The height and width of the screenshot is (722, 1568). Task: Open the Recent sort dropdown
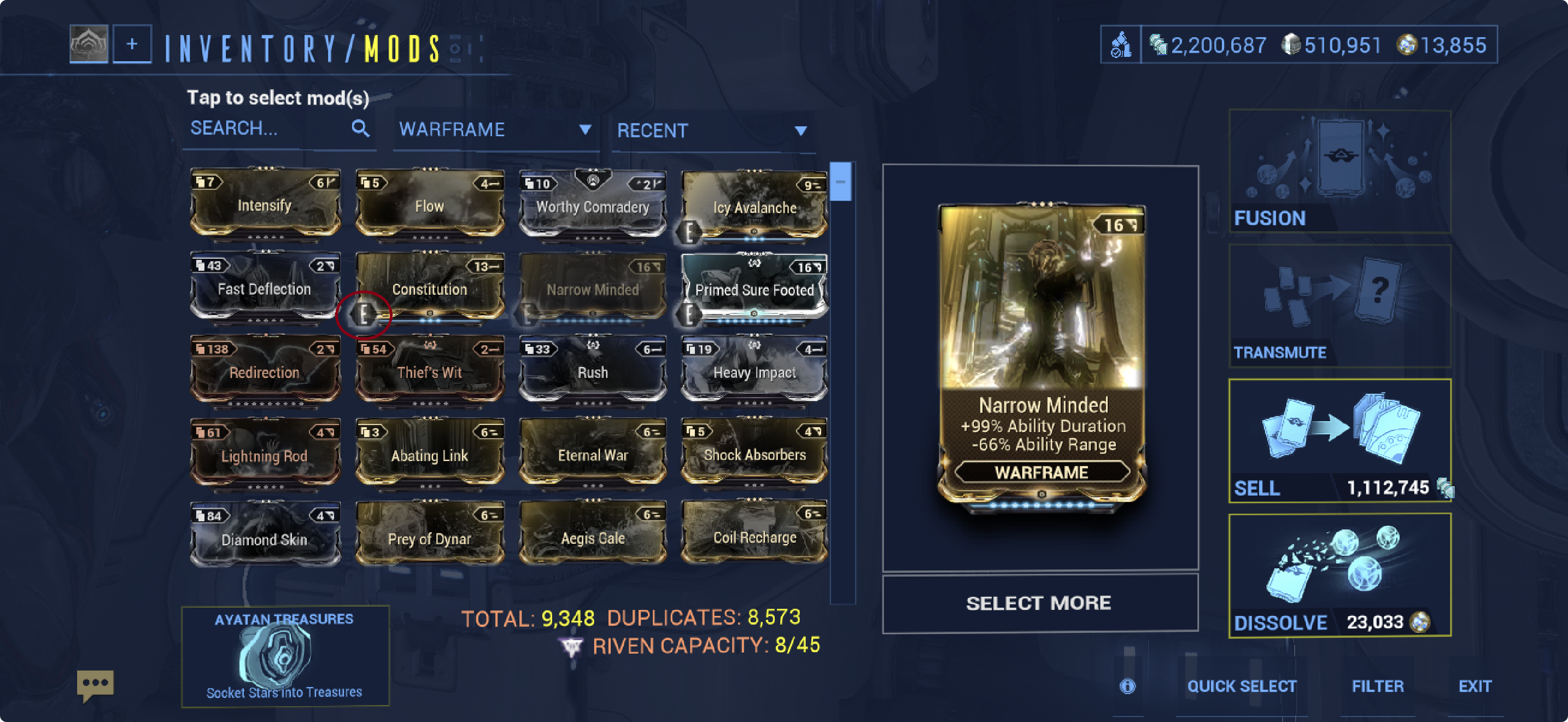tap(711, 130)
